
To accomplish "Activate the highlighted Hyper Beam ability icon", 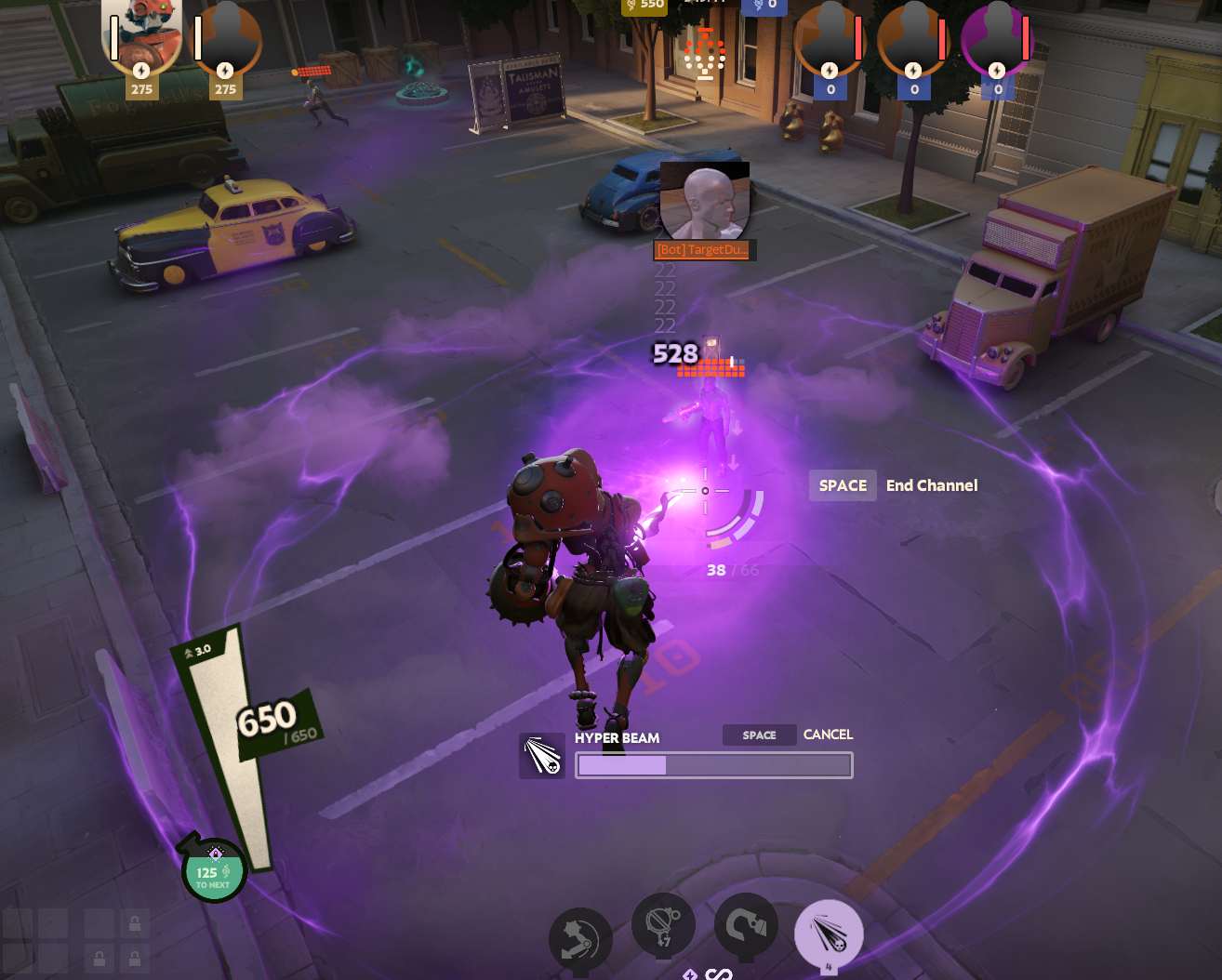I will click(829, 934).
